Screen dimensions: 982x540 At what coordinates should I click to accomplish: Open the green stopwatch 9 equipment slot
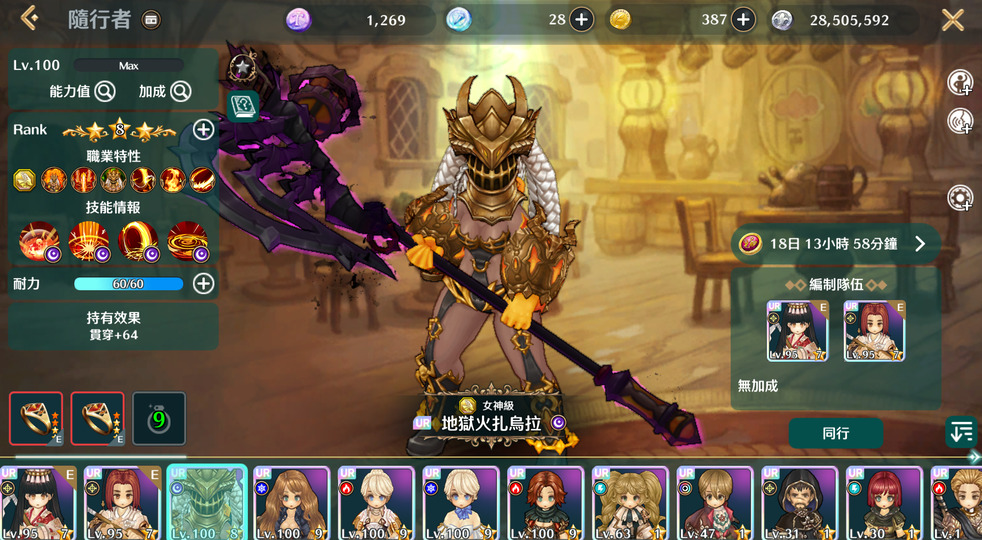(159, 418)
